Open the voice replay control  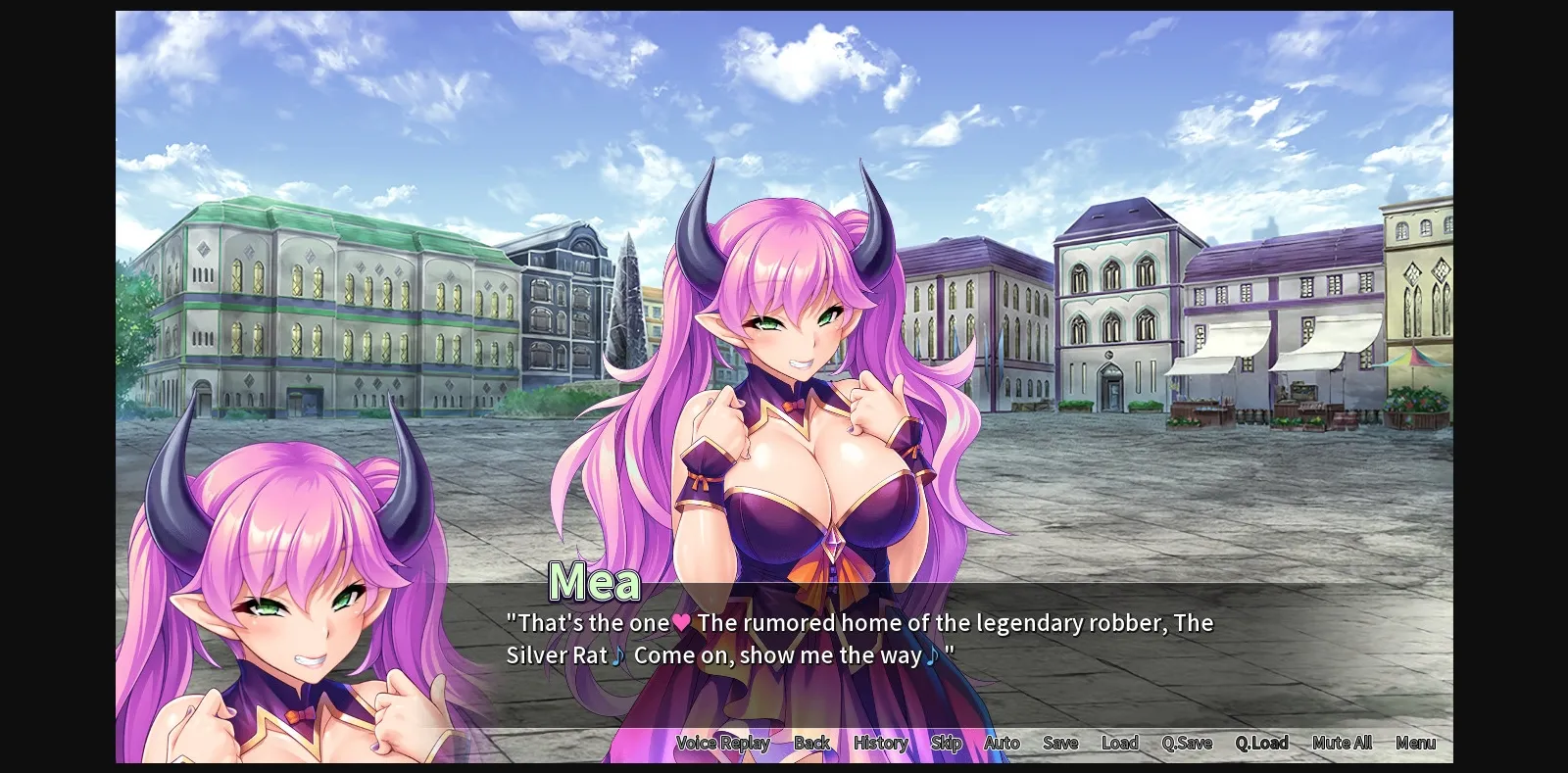pyautogui.click(x=722, y=743)
